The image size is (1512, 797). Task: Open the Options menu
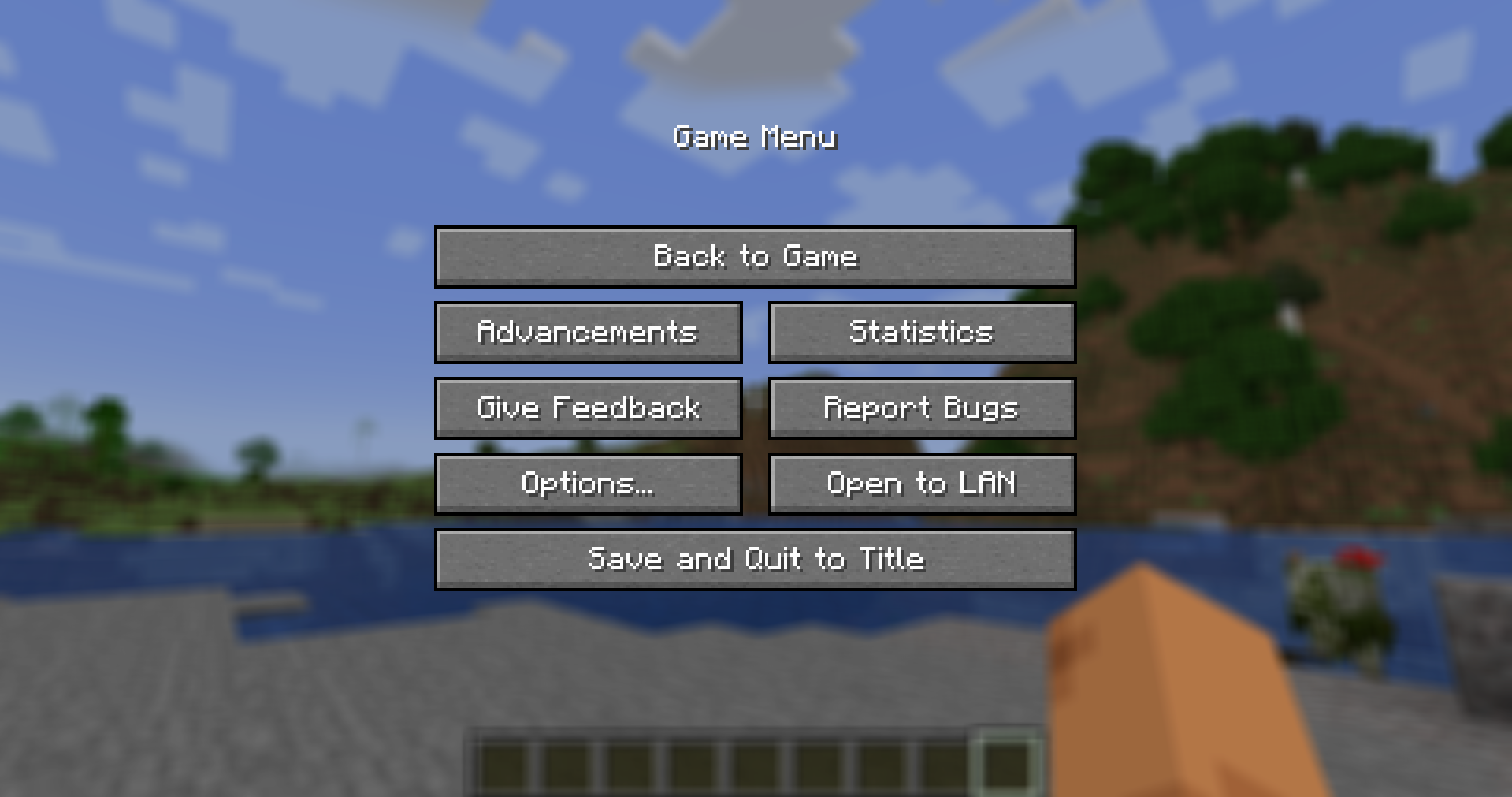[588, 483]
